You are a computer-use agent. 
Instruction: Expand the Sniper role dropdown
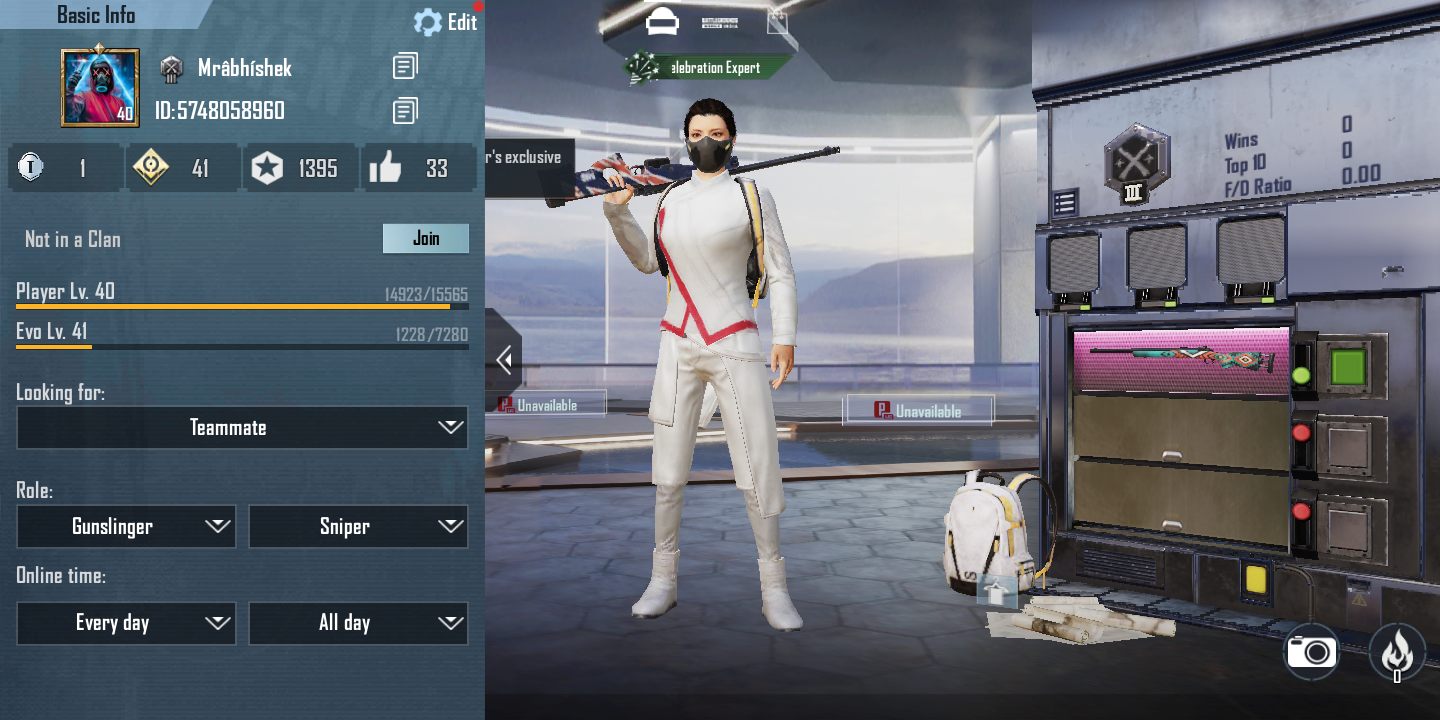click(358, 527)
